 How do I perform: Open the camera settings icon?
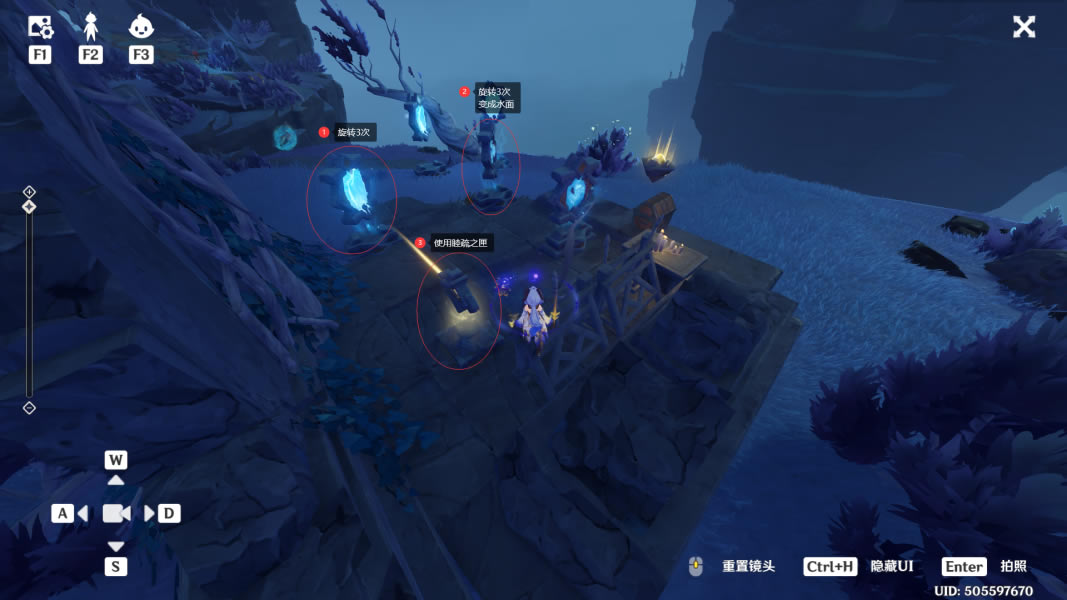(40, 27)
